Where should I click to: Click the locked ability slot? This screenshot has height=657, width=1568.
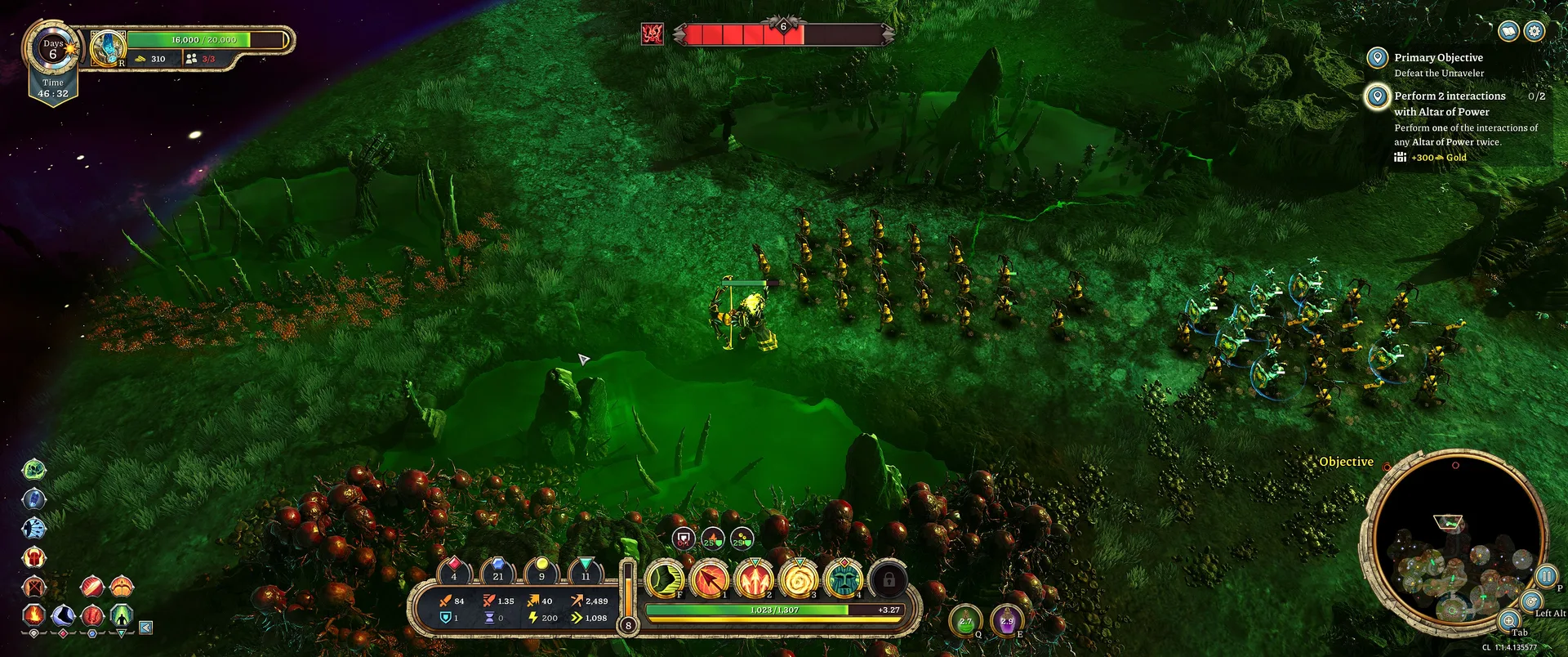(889, 579)
